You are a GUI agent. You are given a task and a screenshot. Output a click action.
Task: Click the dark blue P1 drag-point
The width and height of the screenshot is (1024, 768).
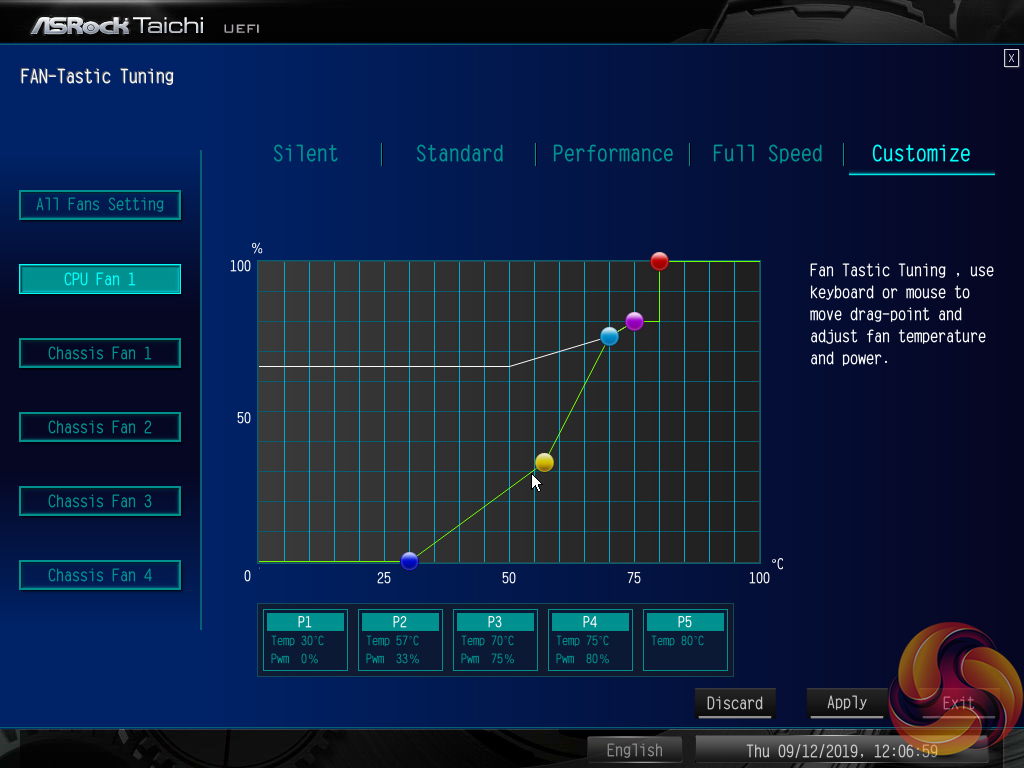409,560
